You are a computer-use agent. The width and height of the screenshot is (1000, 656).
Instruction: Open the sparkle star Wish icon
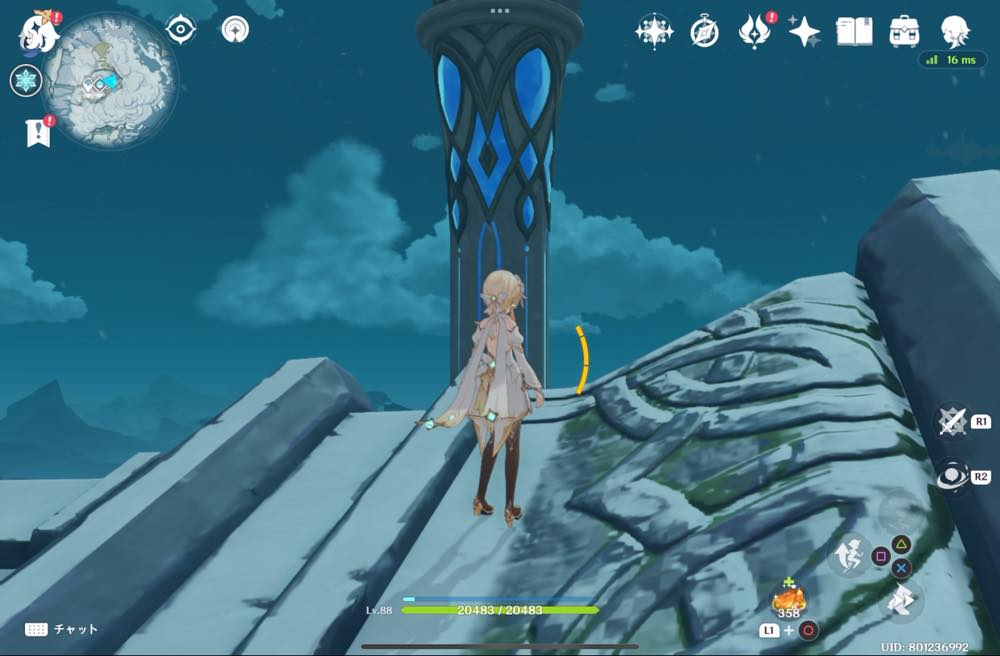[x=804, y=32]
